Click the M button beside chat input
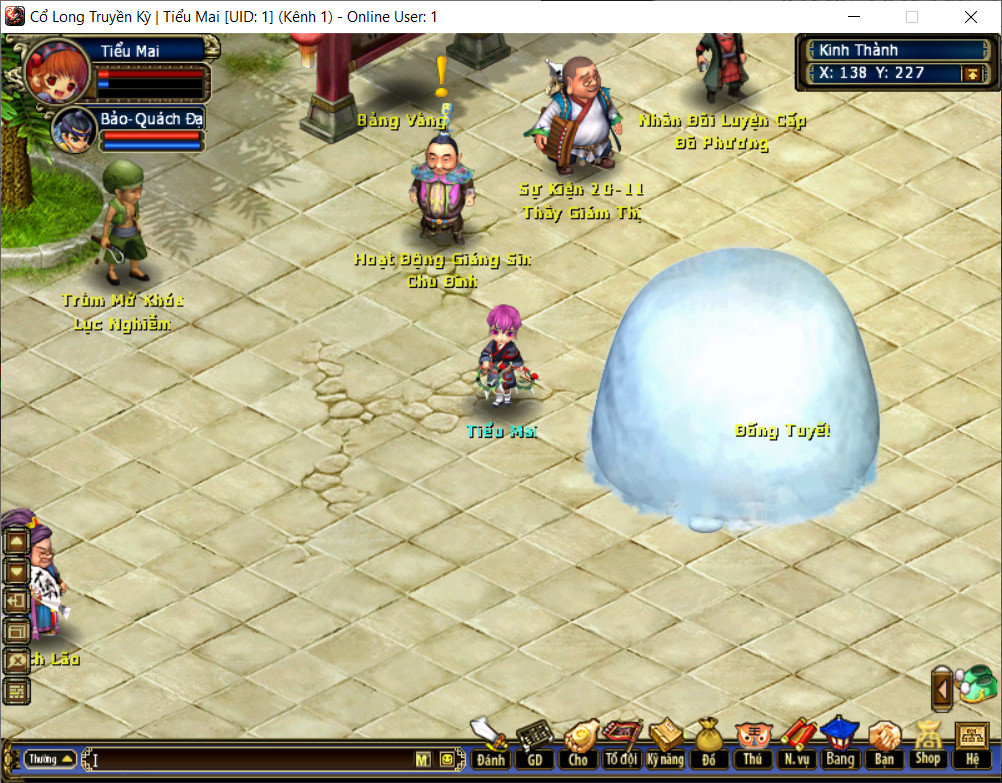This screenshot has height=783, width=1002. [423, 760]
